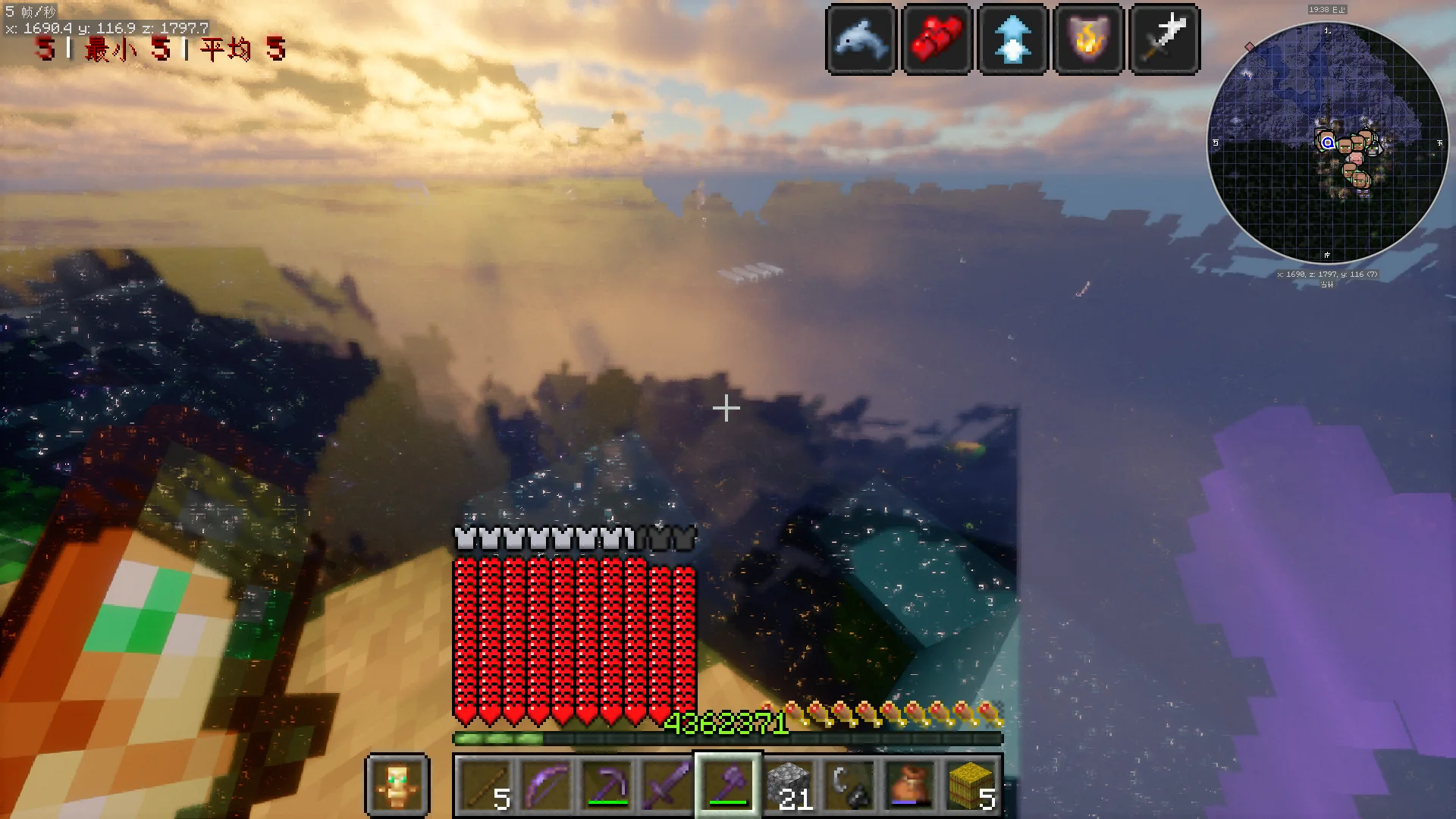Screen dimensions: 1456x819
Task: Equip the purple sword from the hotbar
Action: click(x=667, y=785)
